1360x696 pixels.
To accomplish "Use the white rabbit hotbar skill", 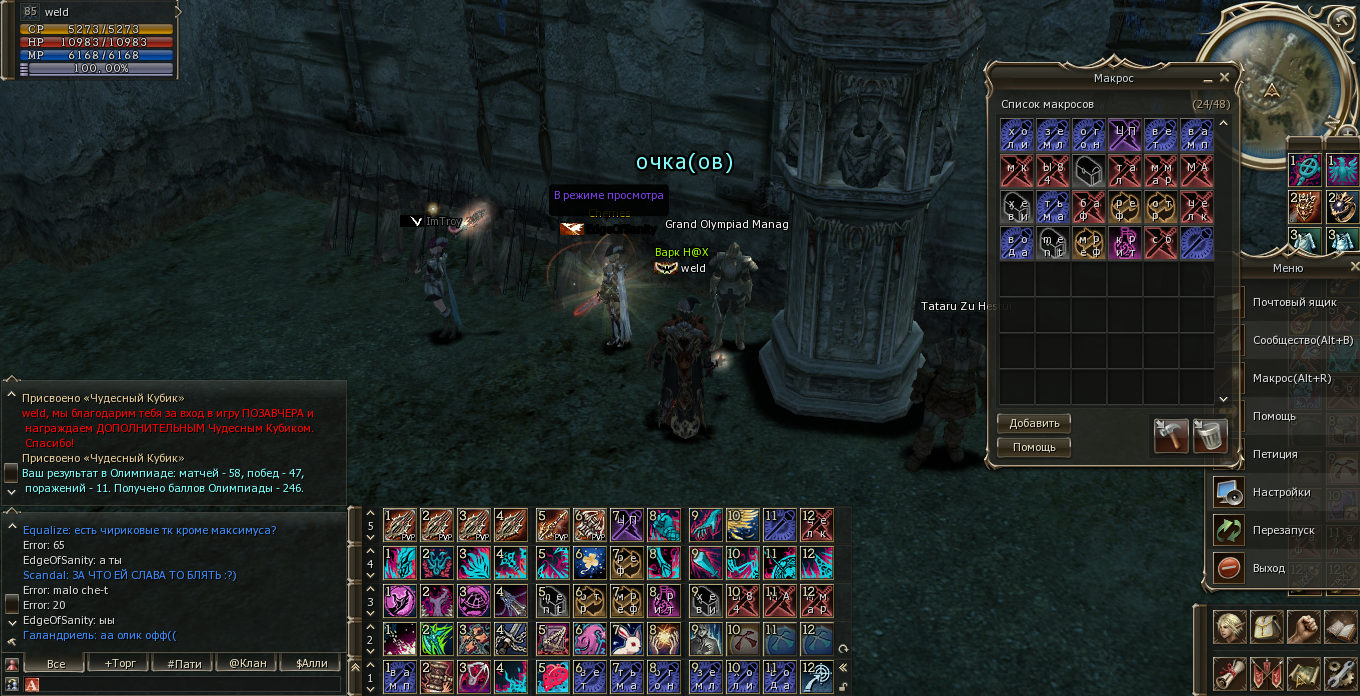I will (x=628, y=639).
